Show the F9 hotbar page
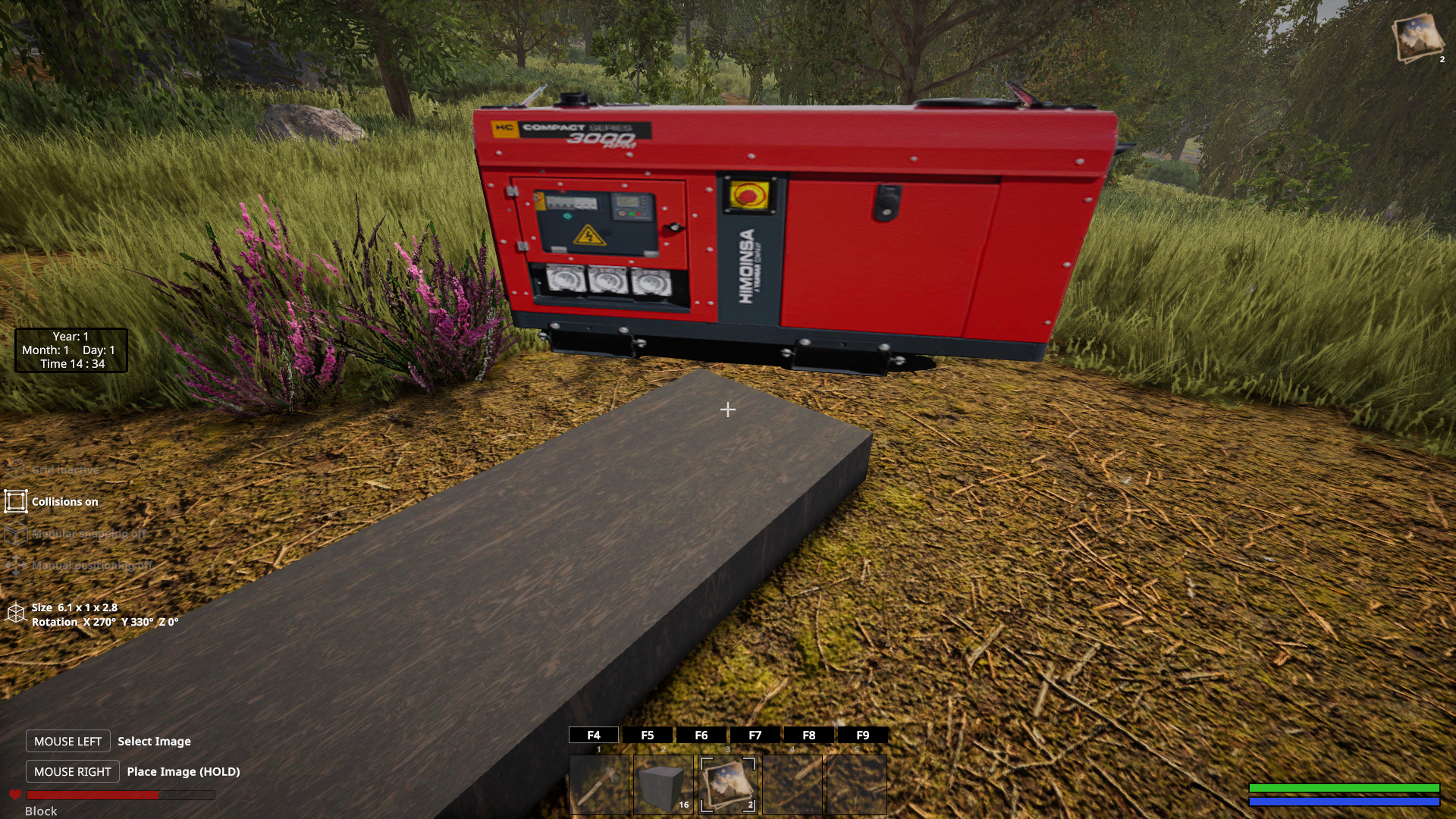The height and width of the screenshot is (819, 1456). (x=863, y=735)
